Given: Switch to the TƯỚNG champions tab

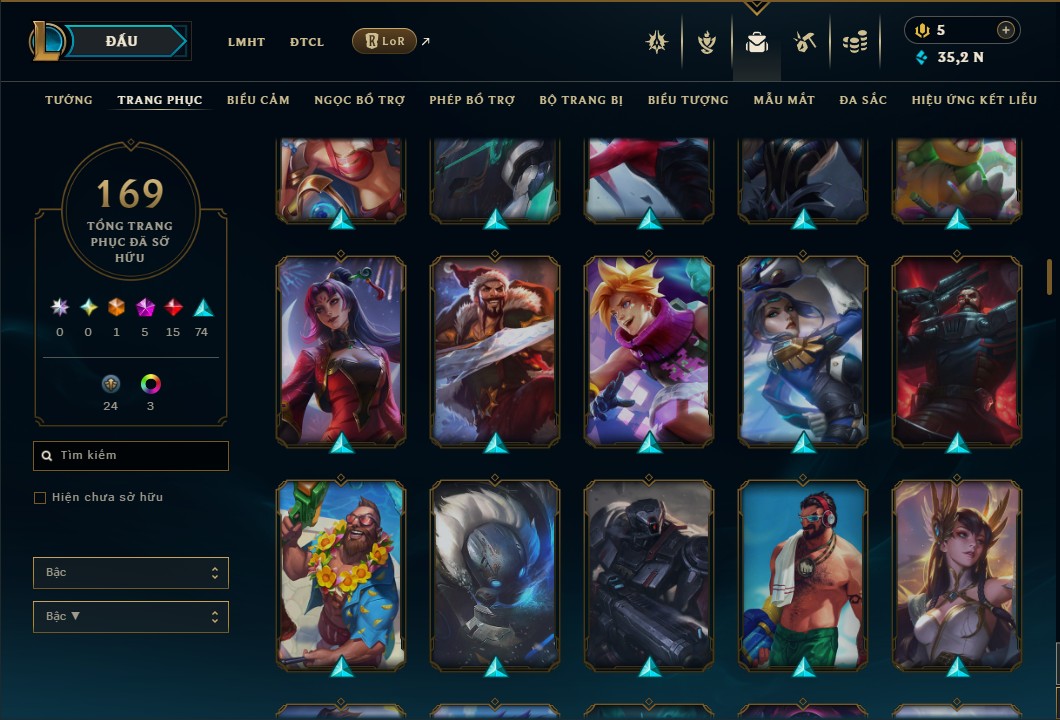Looking at the screenshot, I should (69, 100).
